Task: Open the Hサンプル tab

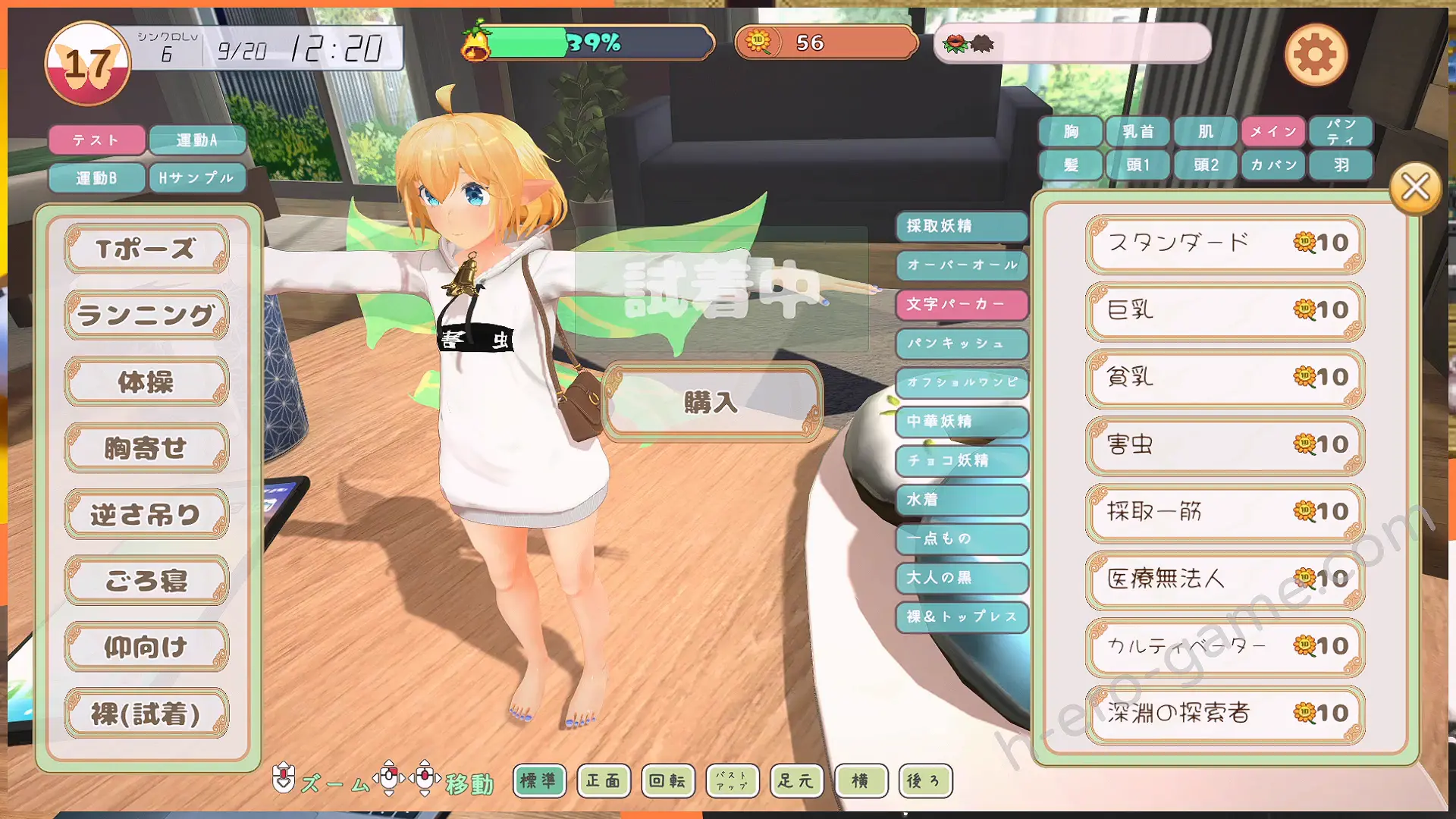Action: point(197,178)
